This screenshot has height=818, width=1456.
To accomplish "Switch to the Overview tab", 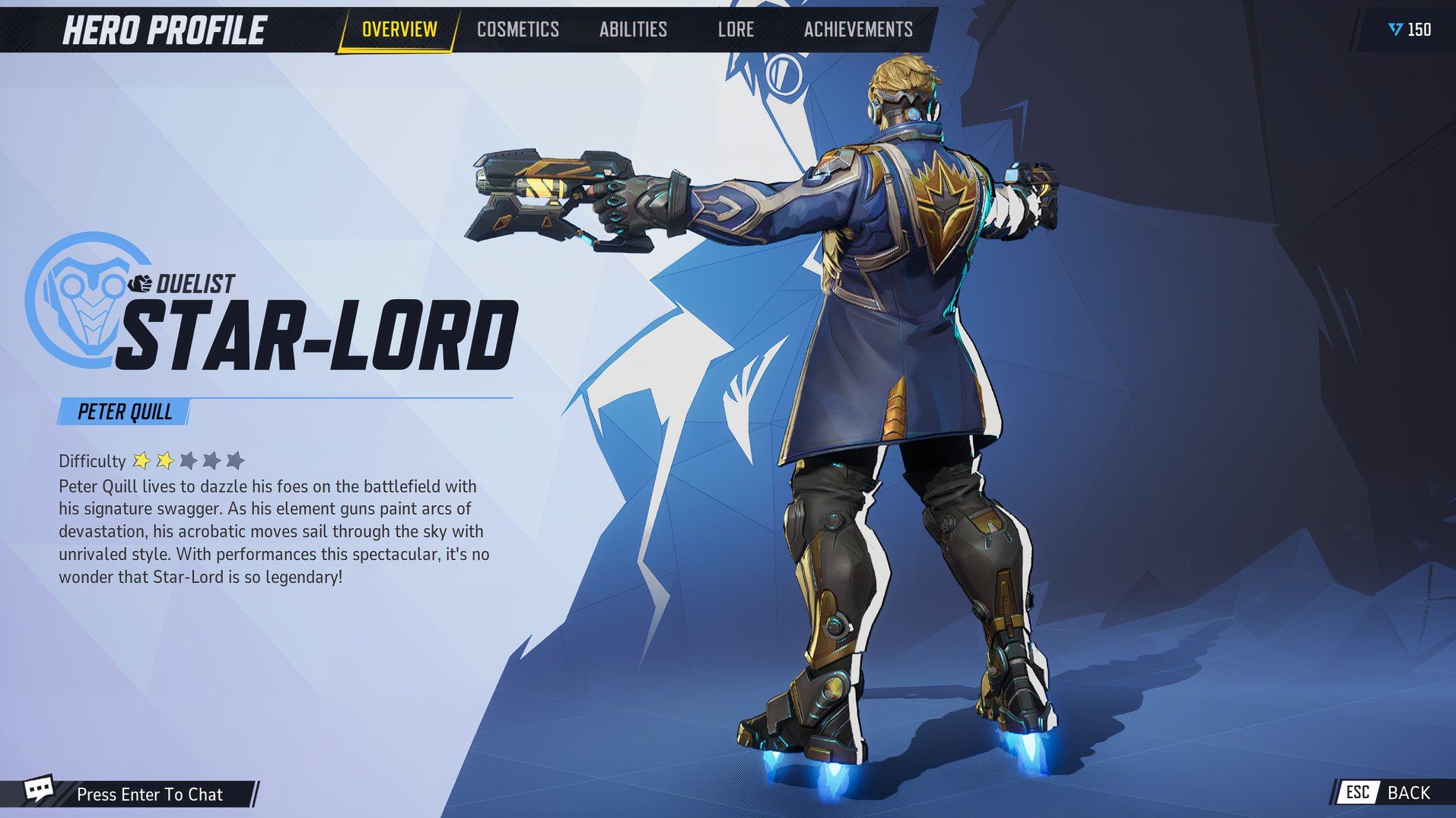I will (399, 30).
